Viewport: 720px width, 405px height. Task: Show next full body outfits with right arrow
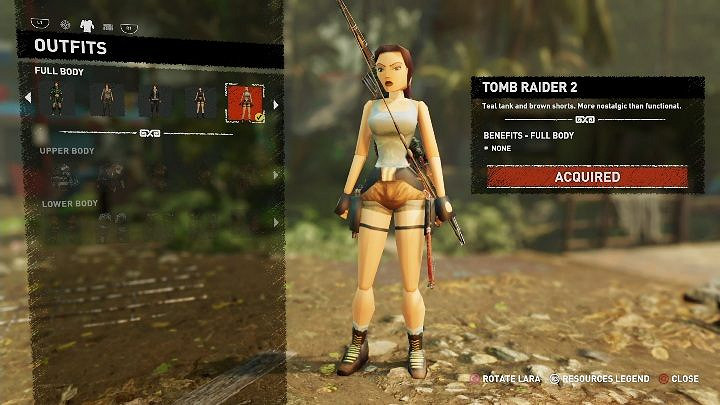275,102
